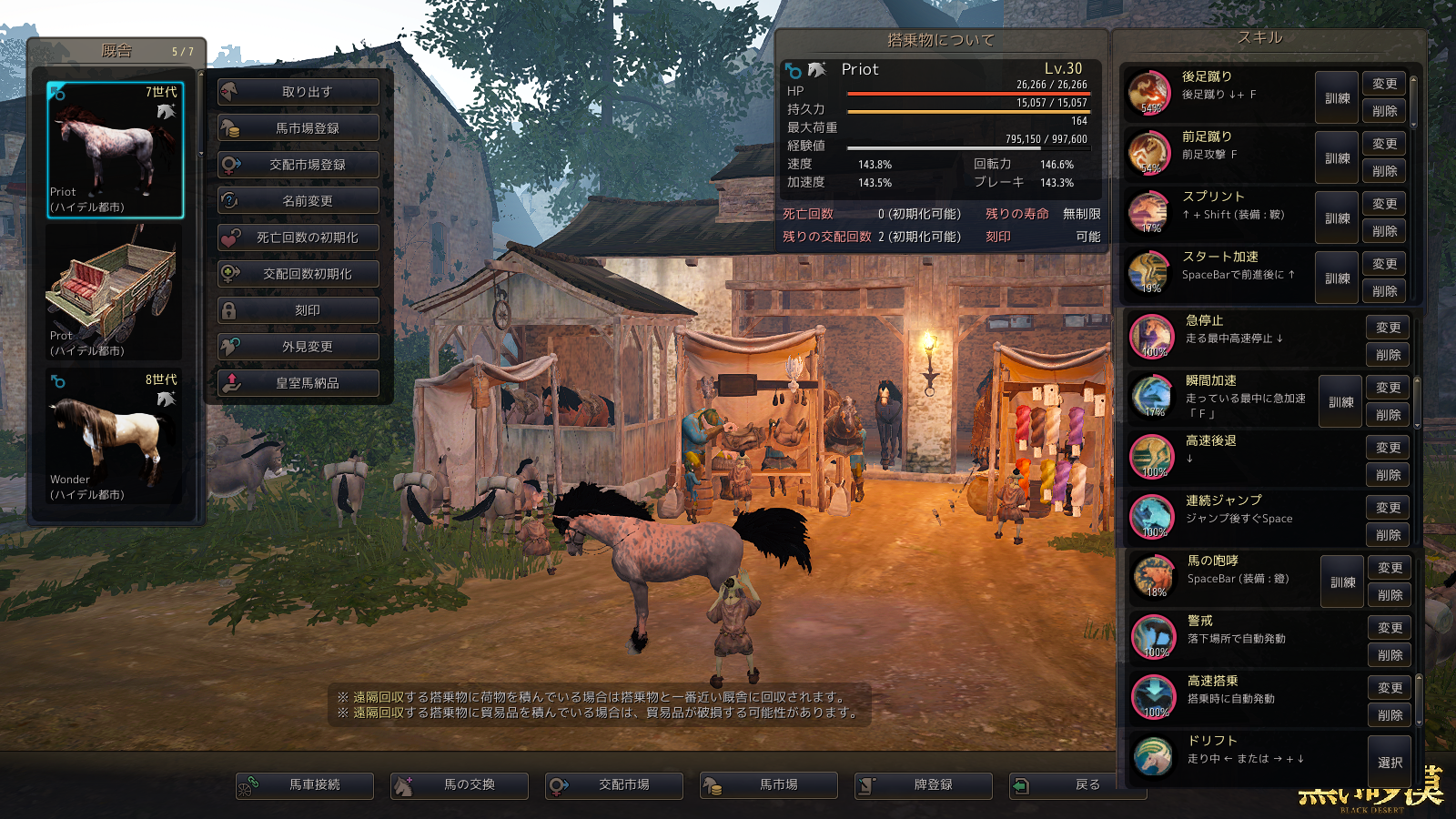Open 馬の交換 horse exchange
Screen dimensions: 1456x819
coord(460,785)
